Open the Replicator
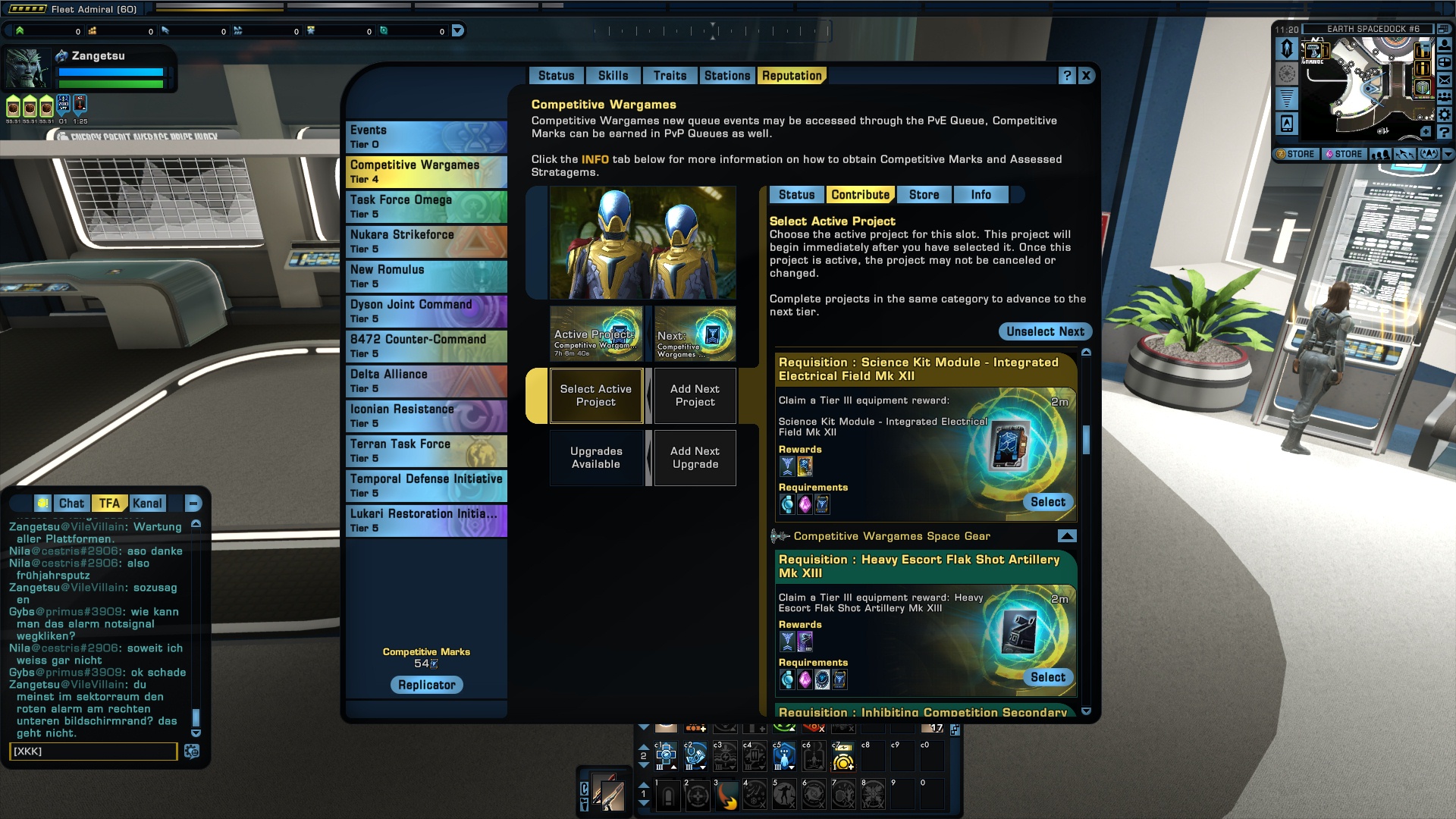This screenshot has width=1456, height=819. pos(426,685)
